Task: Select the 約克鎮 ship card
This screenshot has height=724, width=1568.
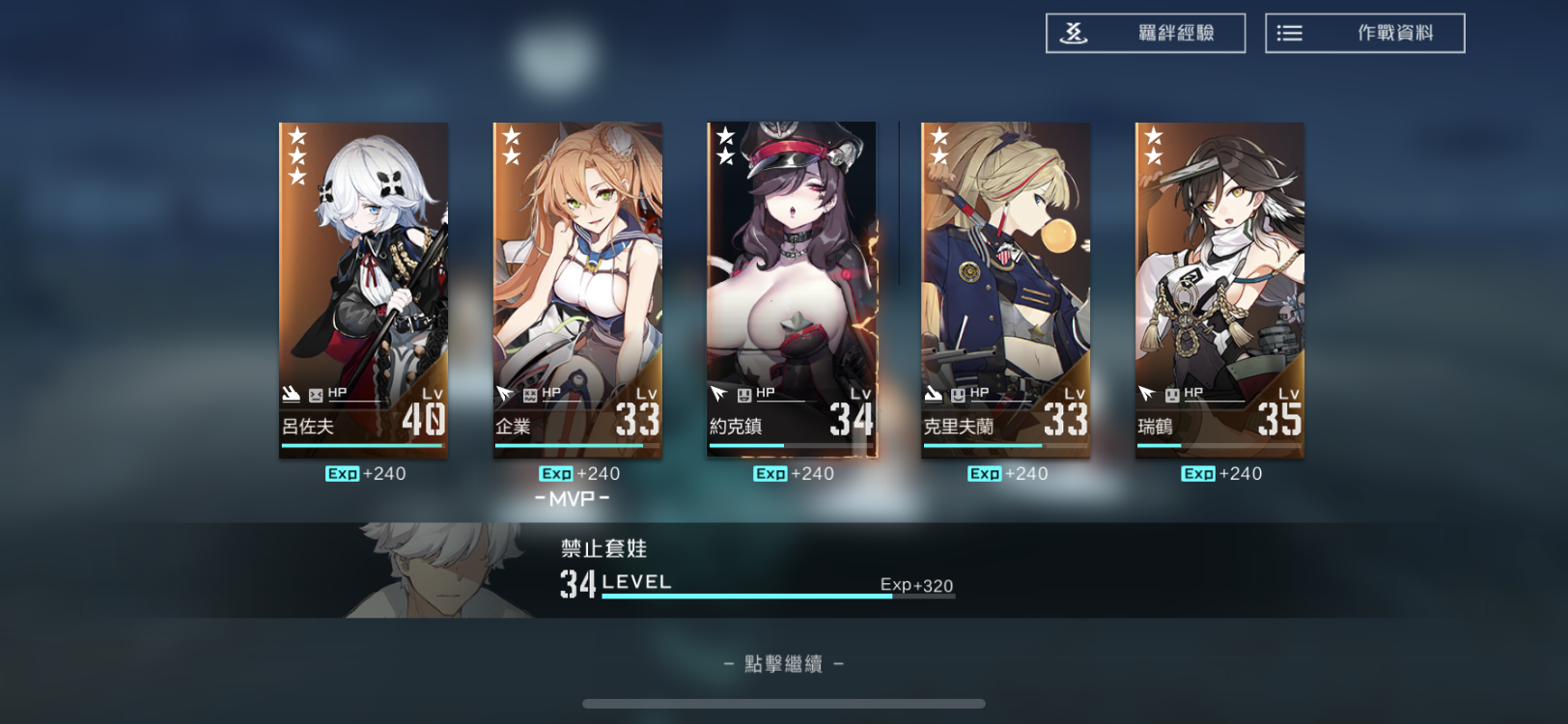Action: coord(792,290)
